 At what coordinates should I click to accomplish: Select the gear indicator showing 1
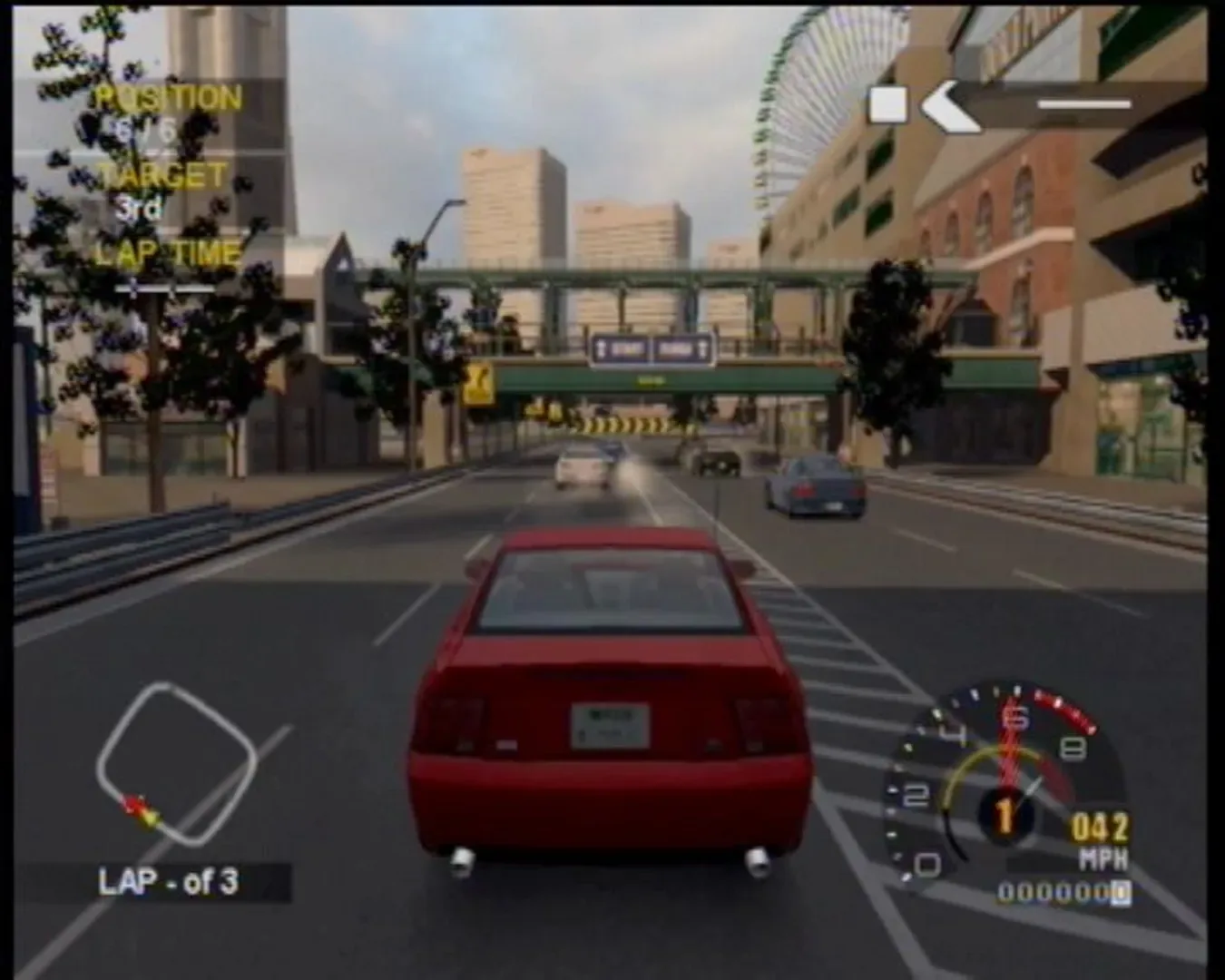(1004, 816)
